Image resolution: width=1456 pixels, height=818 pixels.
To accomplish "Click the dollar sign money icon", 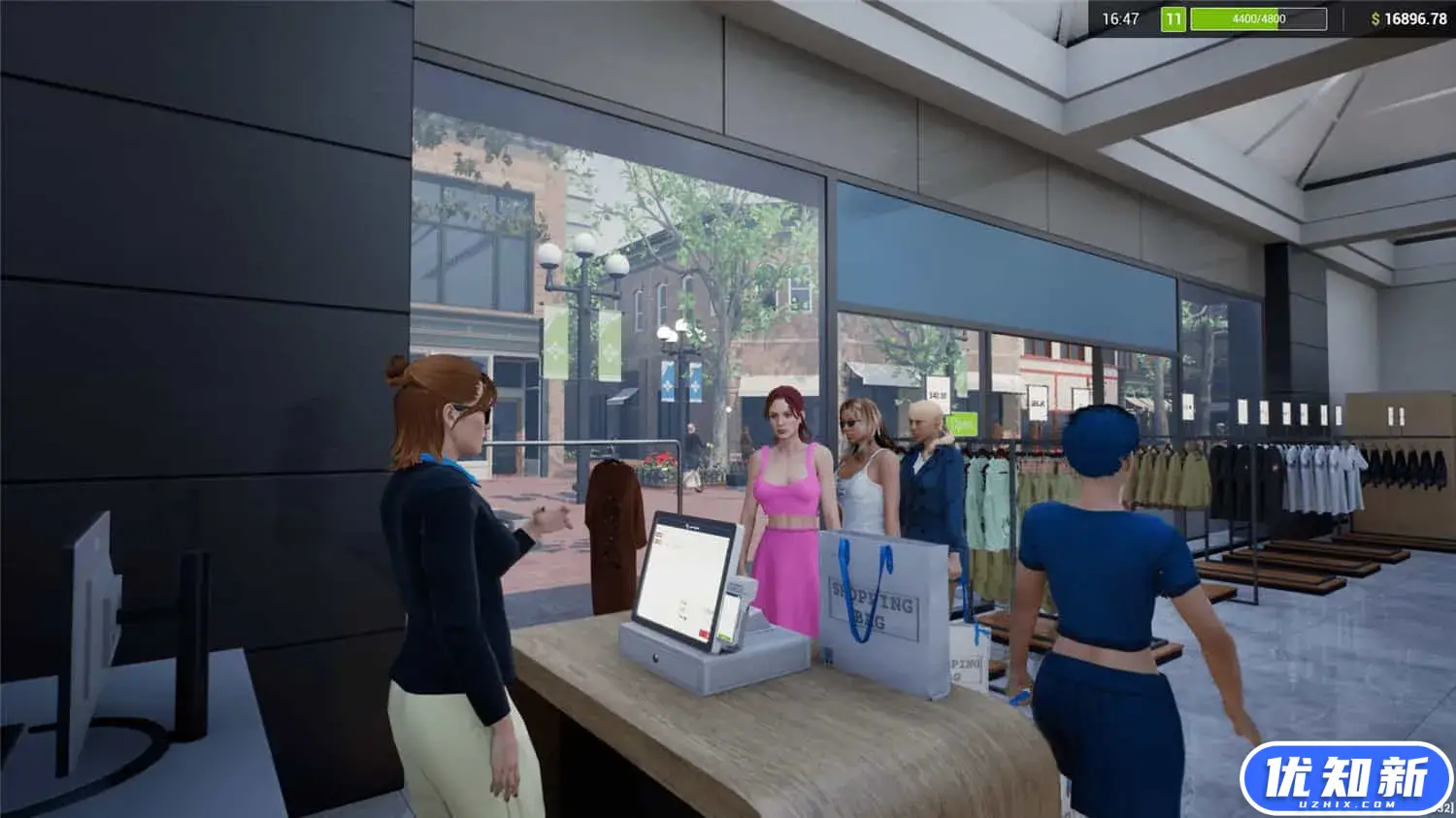I will 1376,17.
